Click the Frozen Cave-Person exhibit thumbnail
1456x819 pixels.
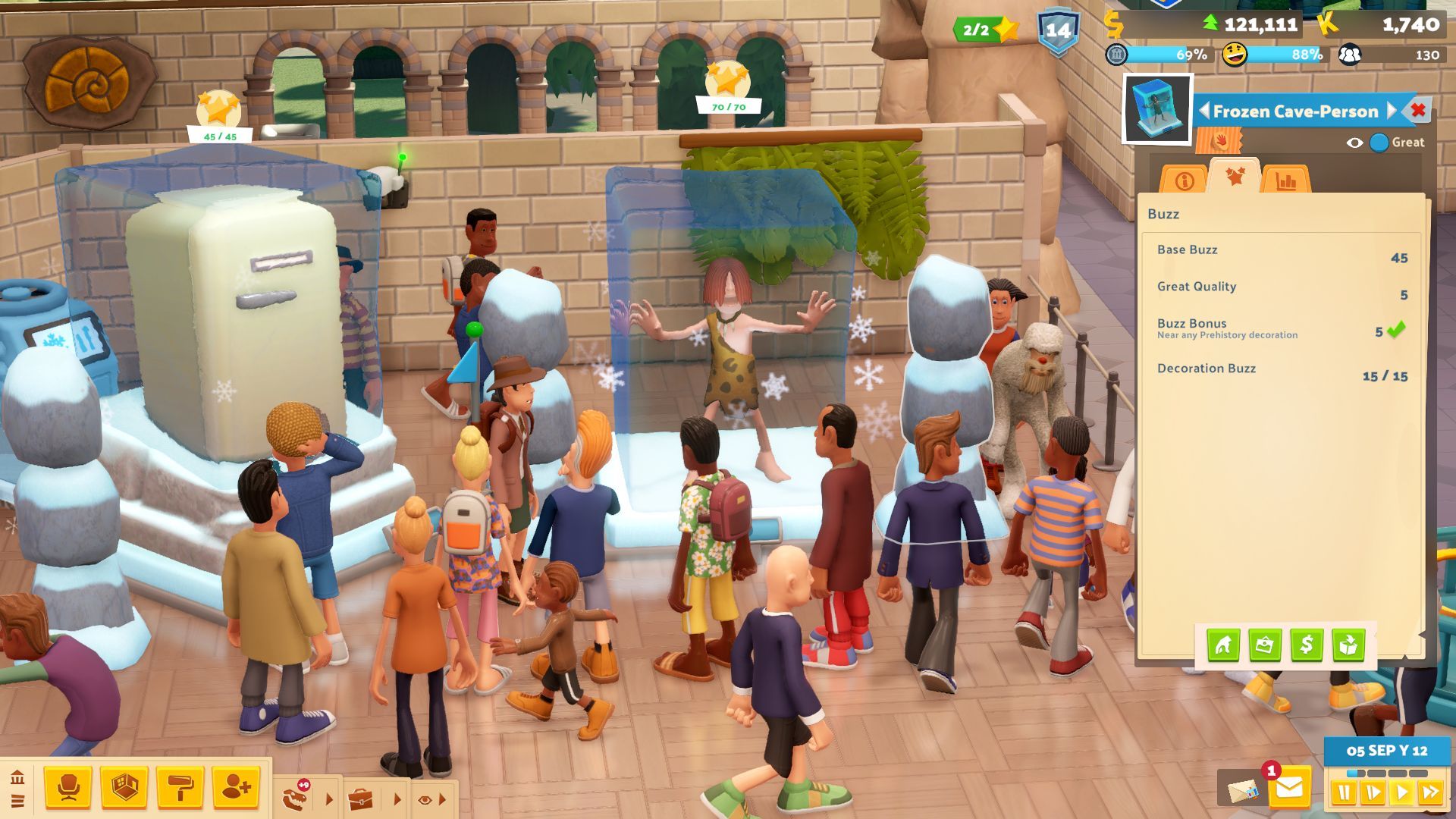(x=1157, y=109)
